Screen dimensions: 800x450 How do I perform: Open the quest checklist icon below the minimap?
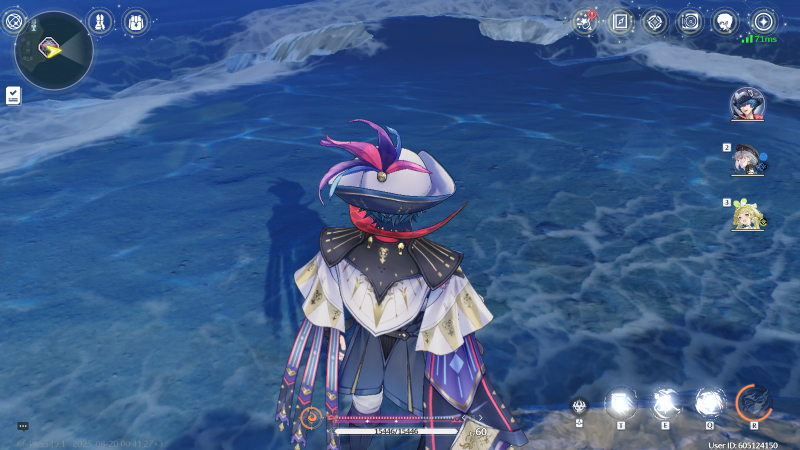tap(13, 95)
